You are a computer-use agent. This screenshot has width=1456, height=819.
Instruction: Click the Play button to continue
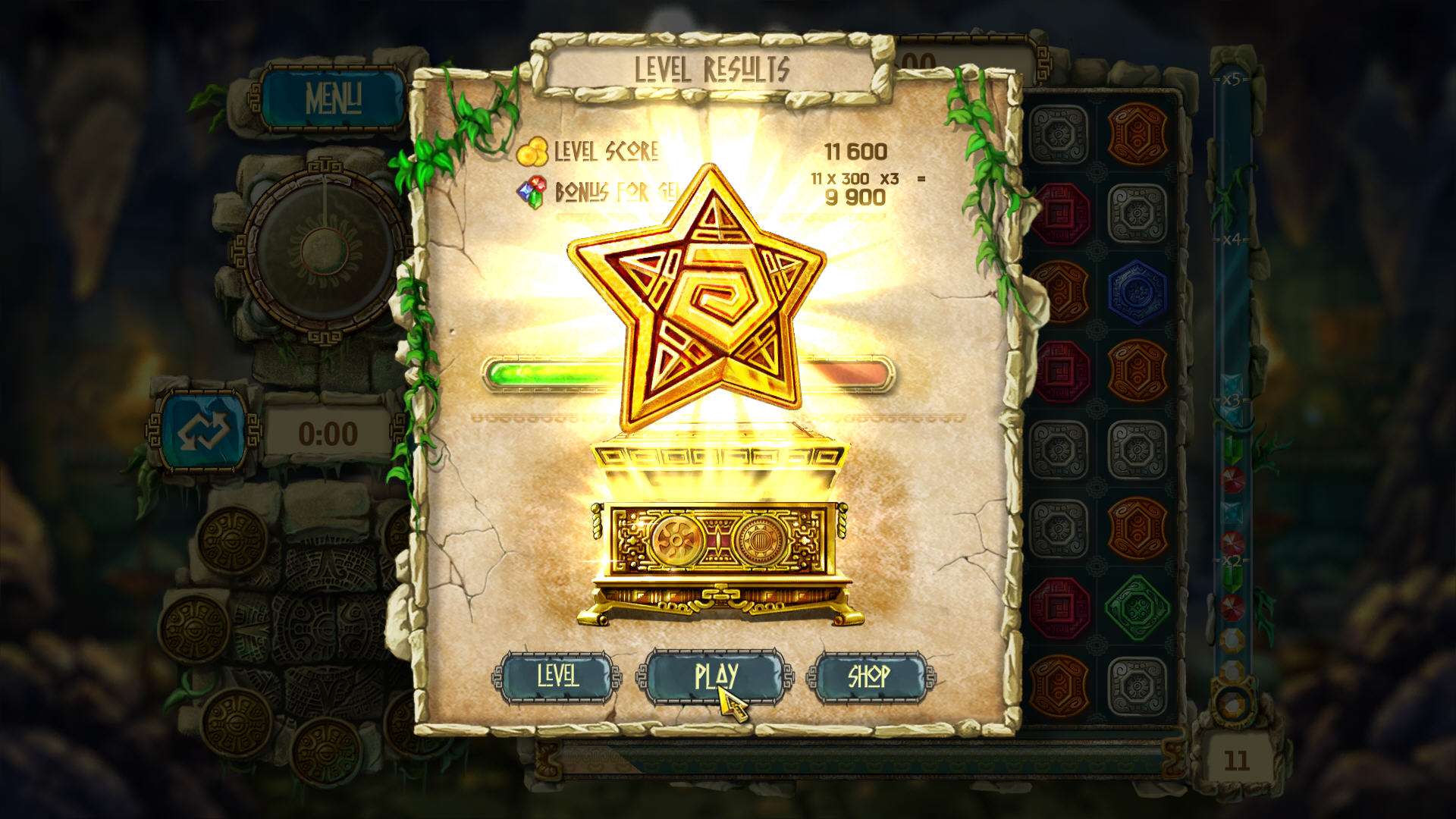[x=715, y=676]
